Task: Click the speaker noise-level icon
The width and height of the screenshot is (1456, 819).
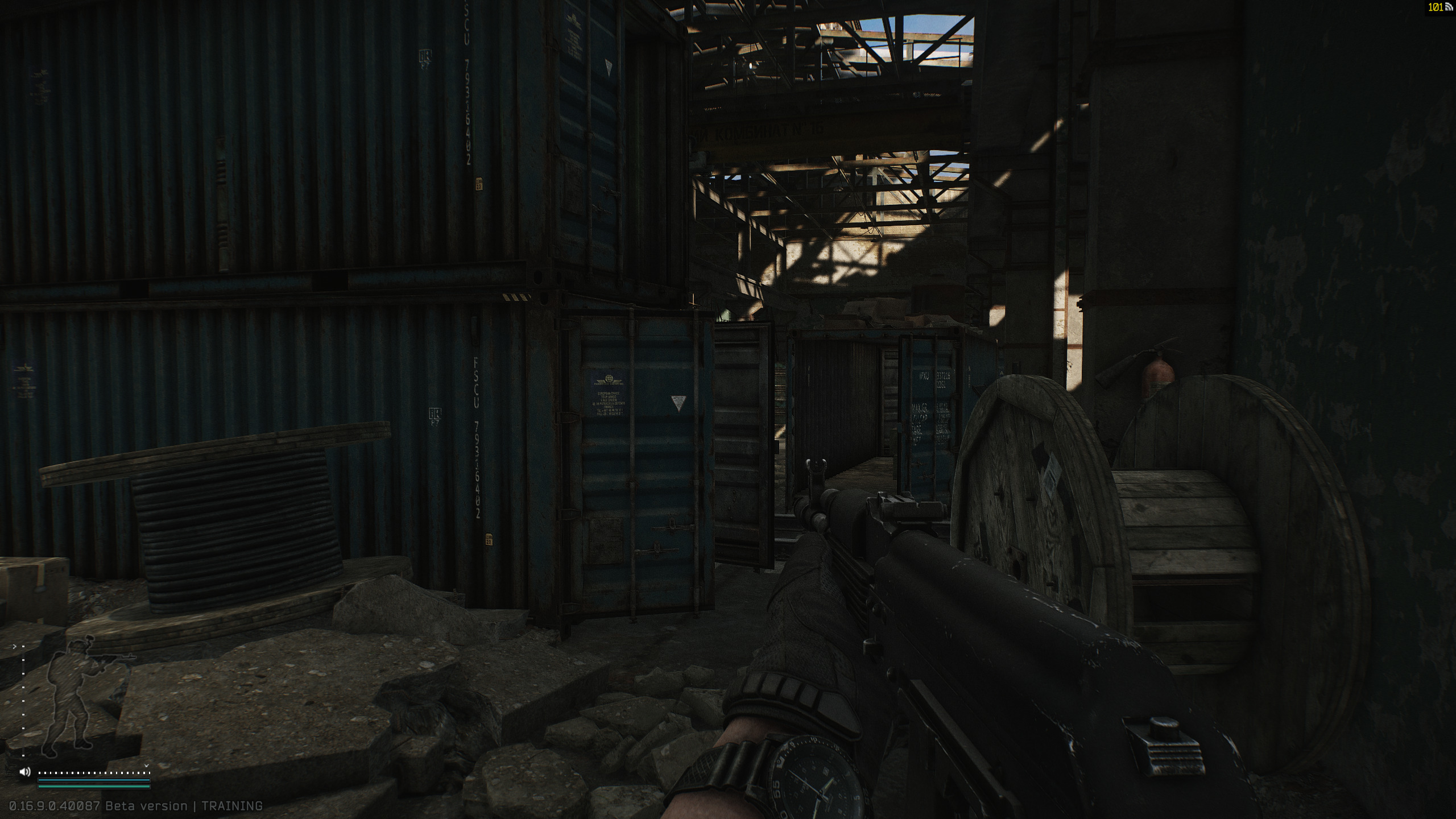Action: pyautogui.click(x=25, y=772)
